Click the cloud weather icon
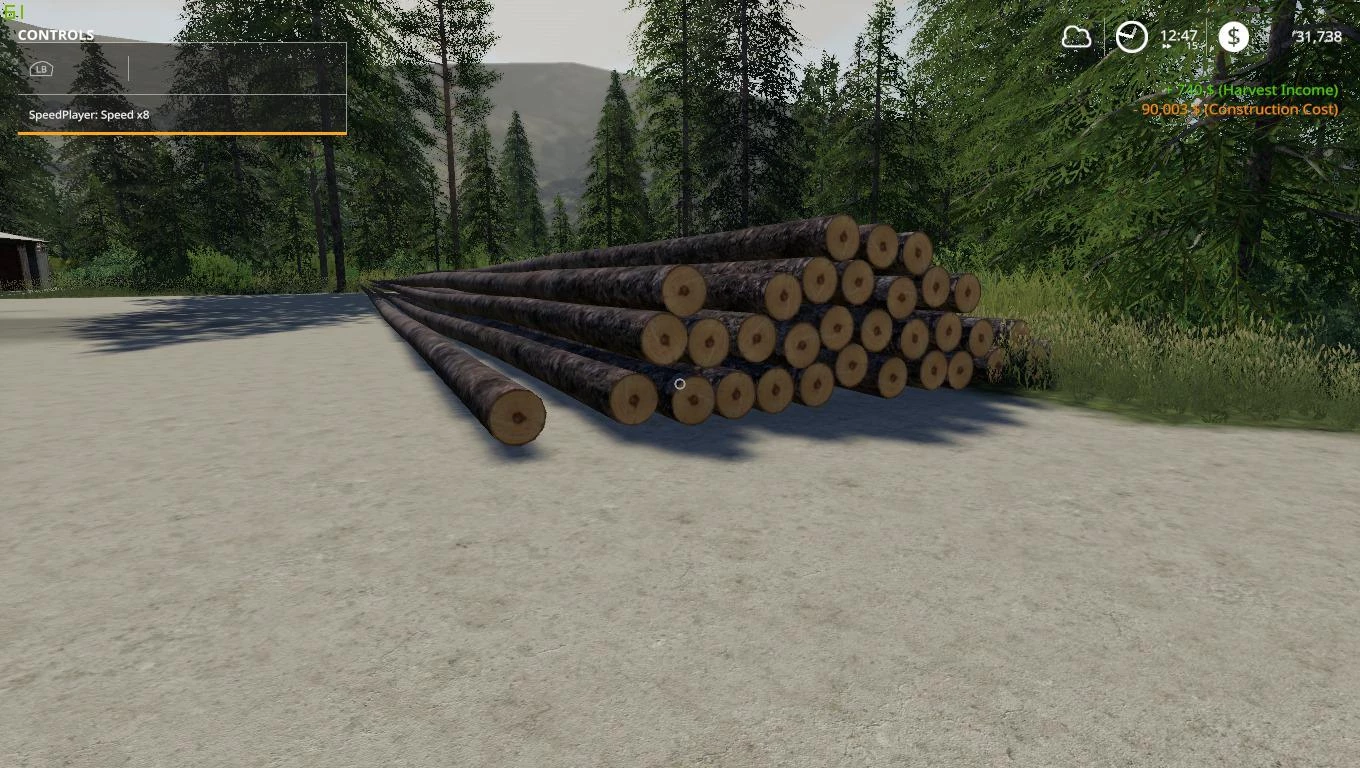Viewport: 1360px width, 768px height. coord(1076,37)
